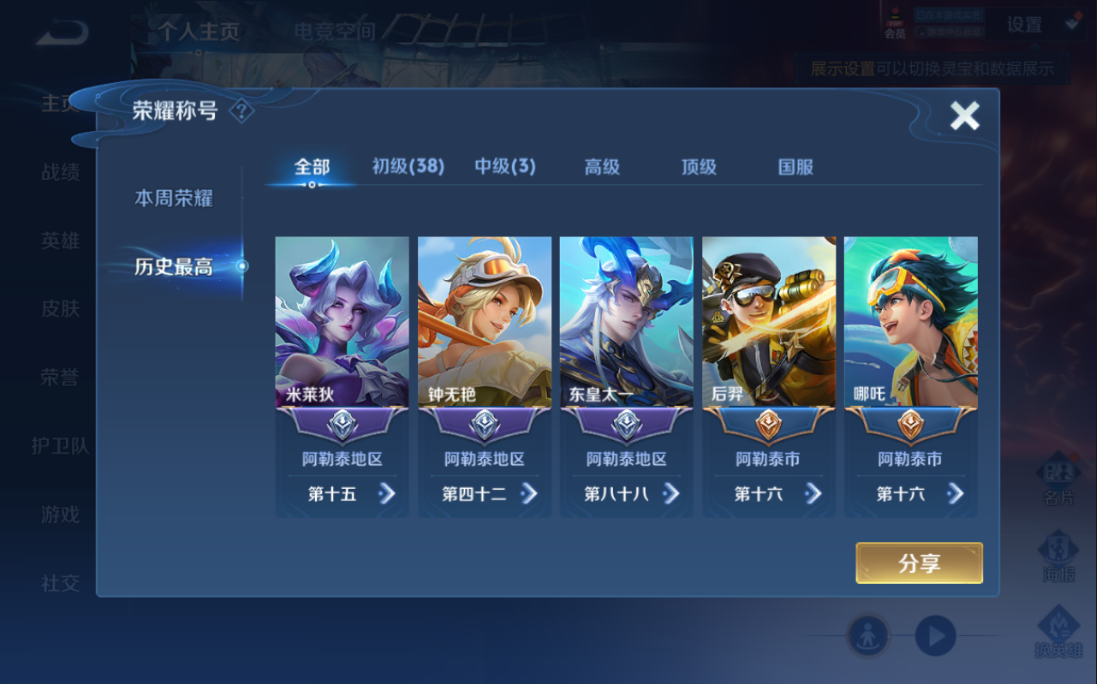Expand the 第八十八 ranking arrow
Screen dimensions: 1097x684
(x=671, y=493)
